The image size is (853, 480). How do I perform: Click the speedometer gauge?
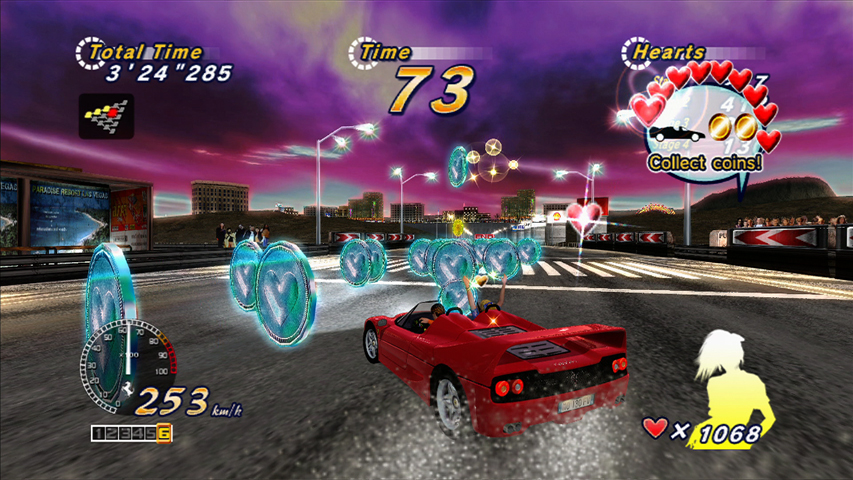tap(126, 363)
